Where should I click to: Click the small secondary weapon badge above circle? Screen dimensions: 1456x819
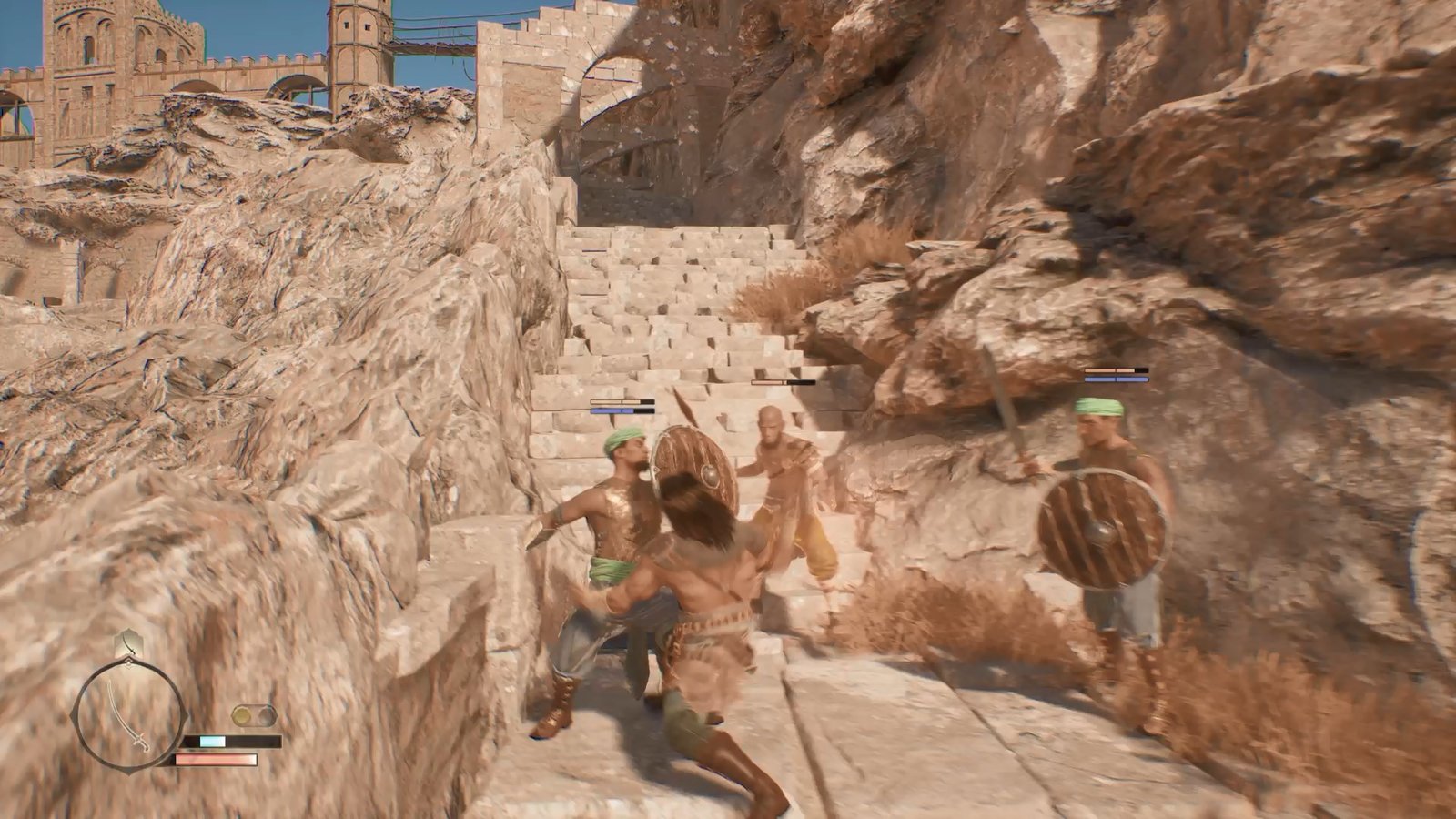[x=128, y=643]
